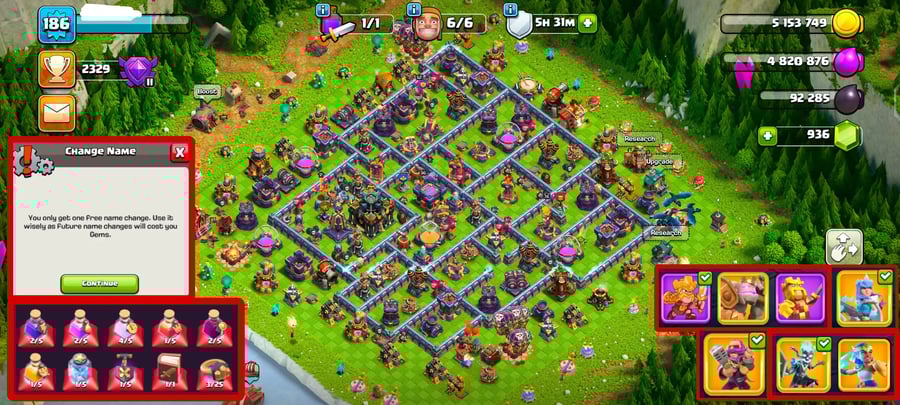Pick the potion showing 4/5
Viewport: 900px width, 405px height.
pos(126,326)
